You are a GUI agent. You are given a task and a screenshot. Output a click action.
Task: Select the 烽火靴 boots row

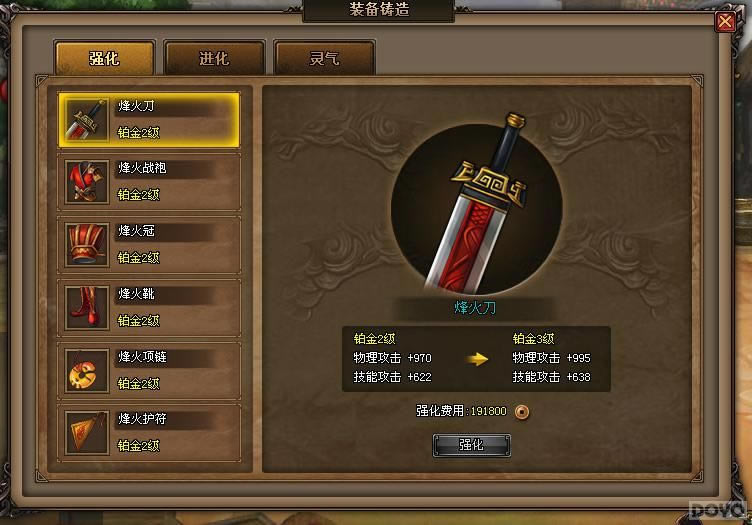pos(149,307)
